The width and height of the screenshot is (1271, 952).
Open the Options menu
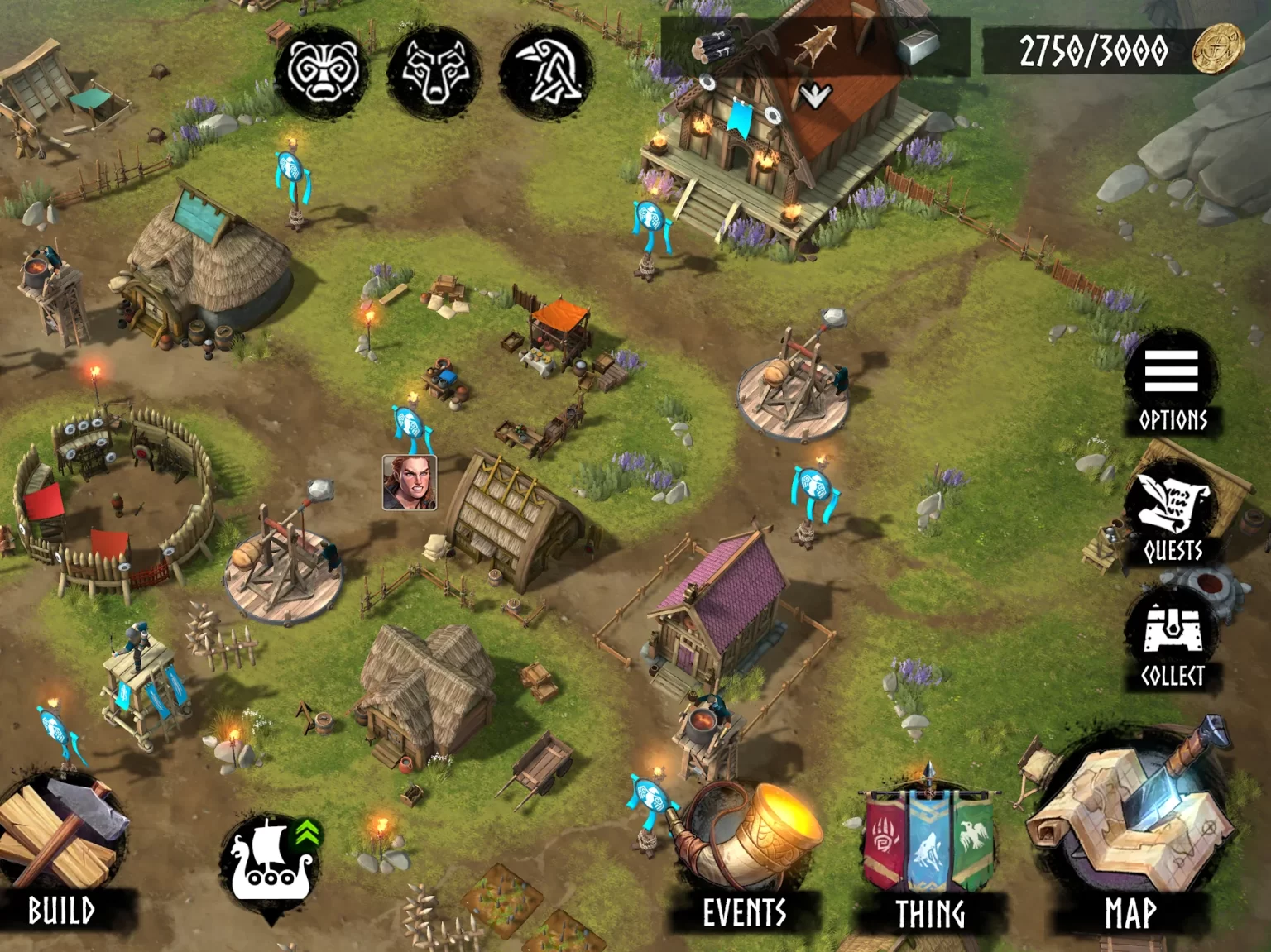(1172, 383)
